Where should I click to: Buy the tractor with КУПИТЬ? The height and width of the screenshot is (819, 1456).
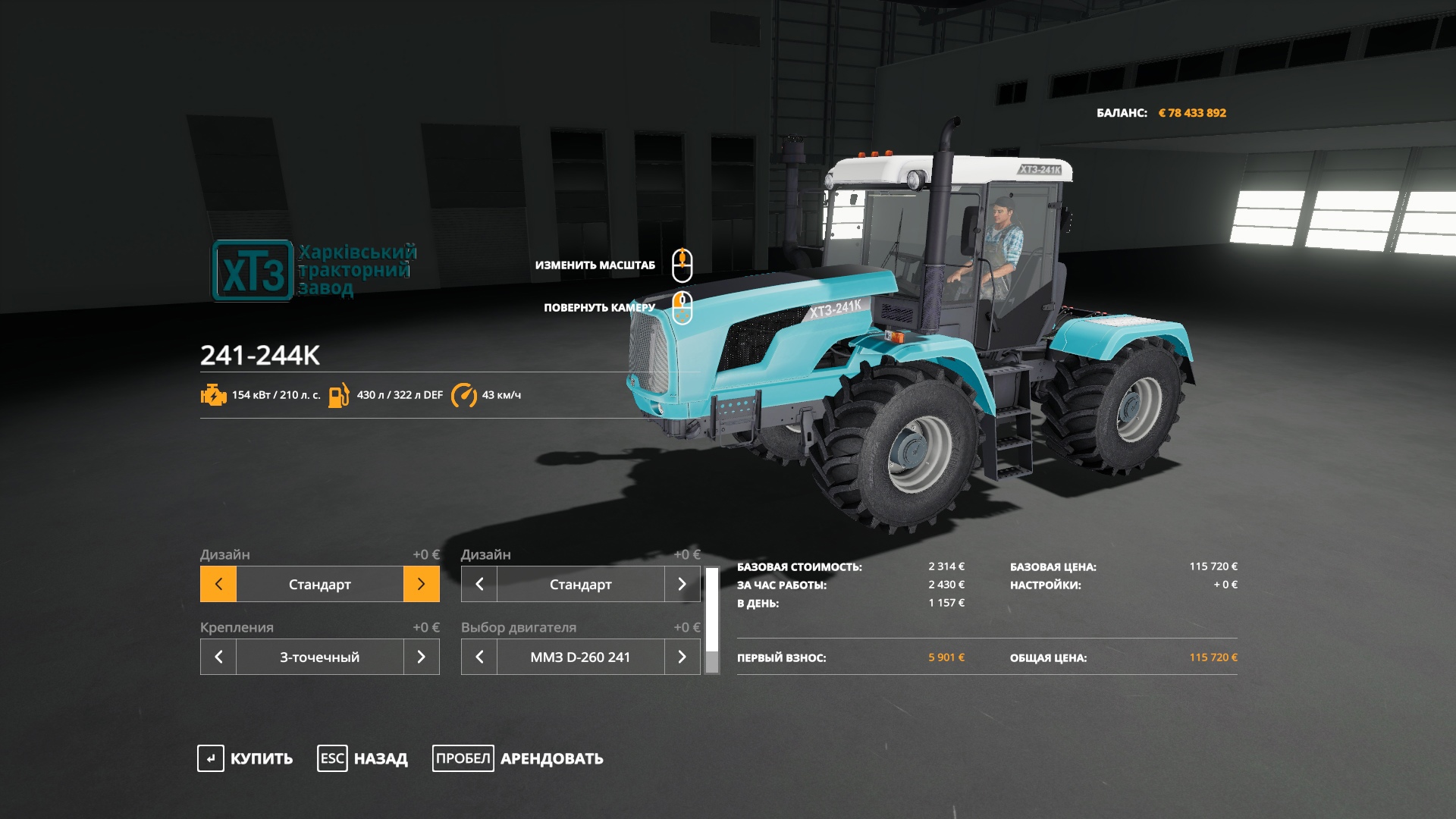(245, 758)
